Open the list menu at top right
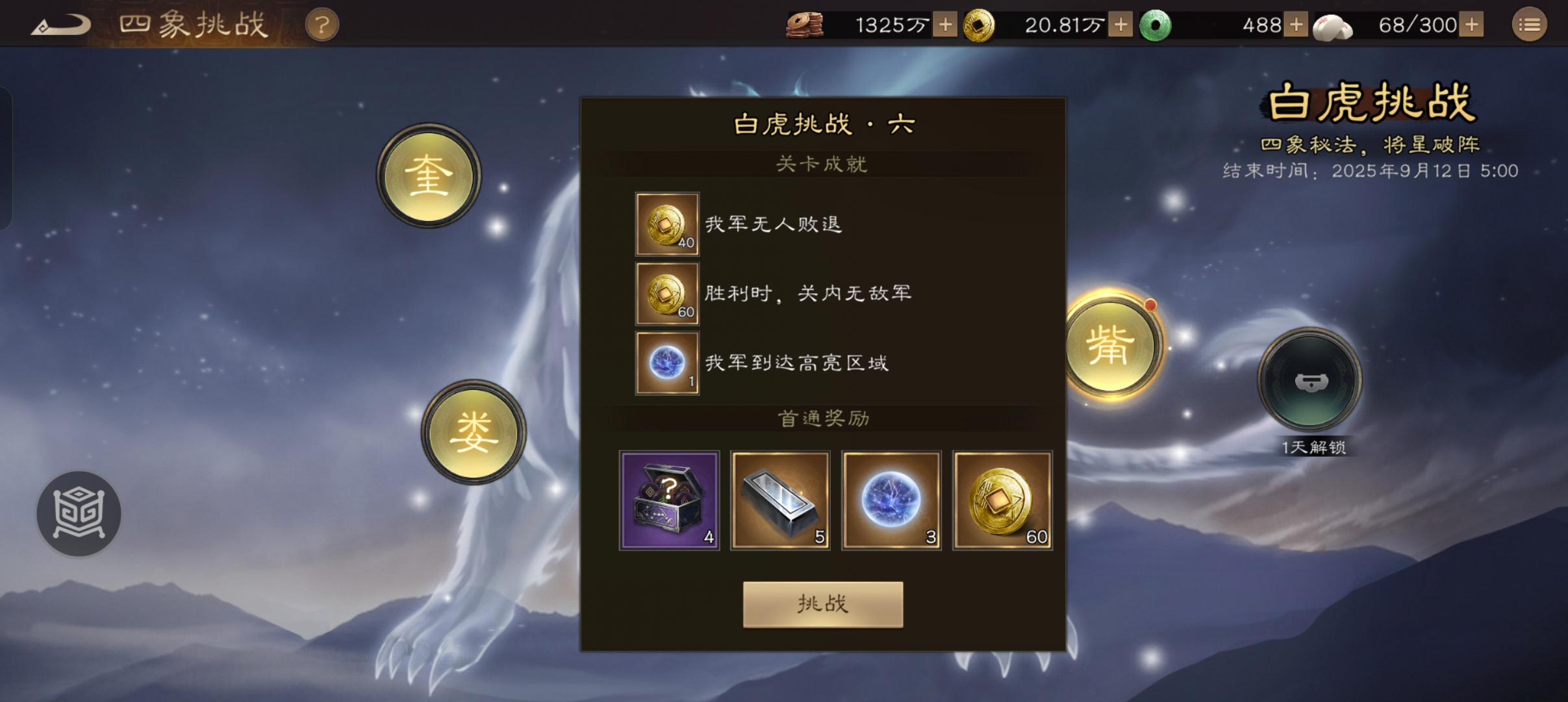Viewport: 1568px width, 702px height. click(1530, 24)
